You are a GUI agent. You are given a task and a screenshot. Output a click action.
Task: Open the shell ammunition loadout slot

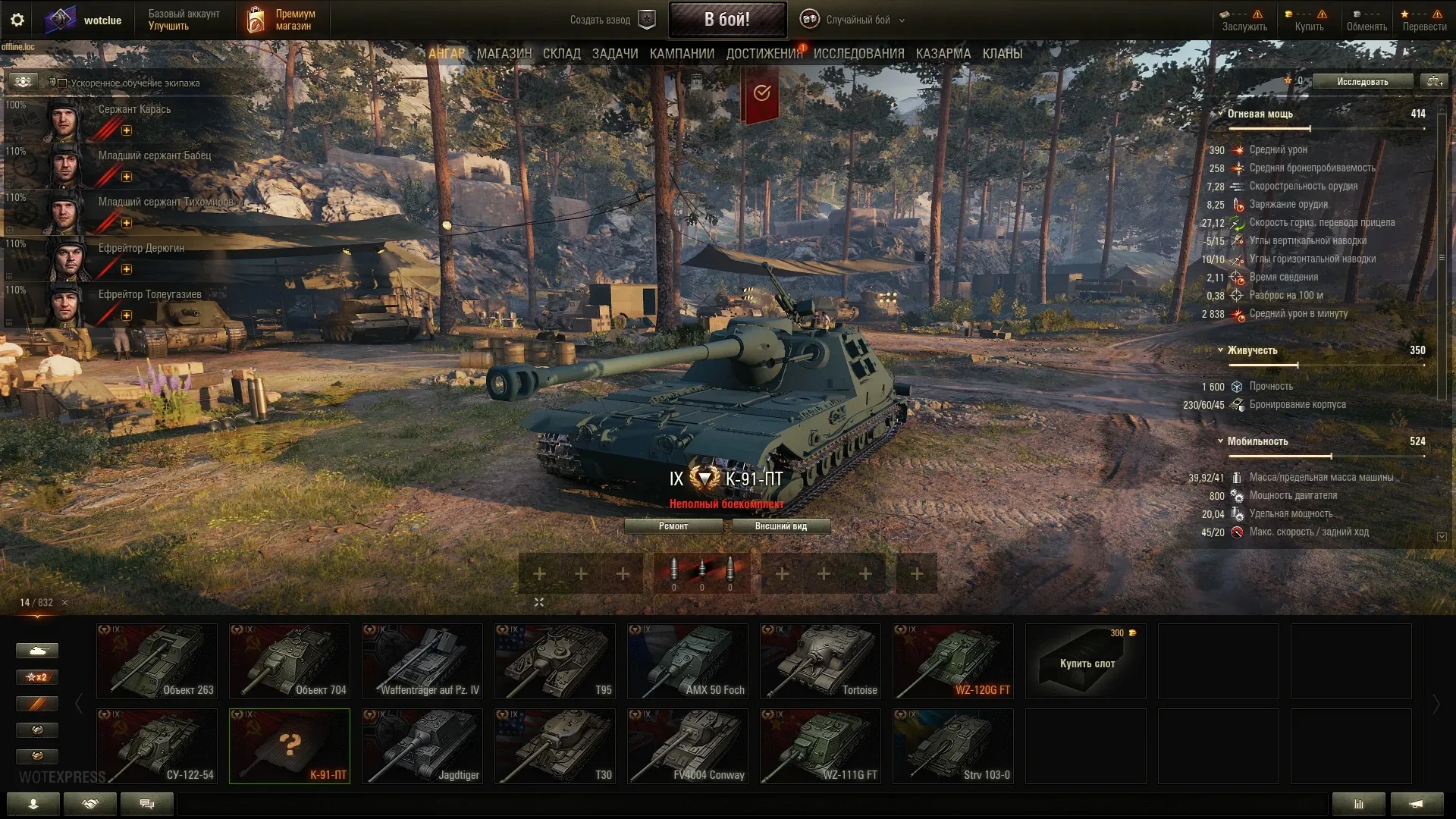coord(701,574)
